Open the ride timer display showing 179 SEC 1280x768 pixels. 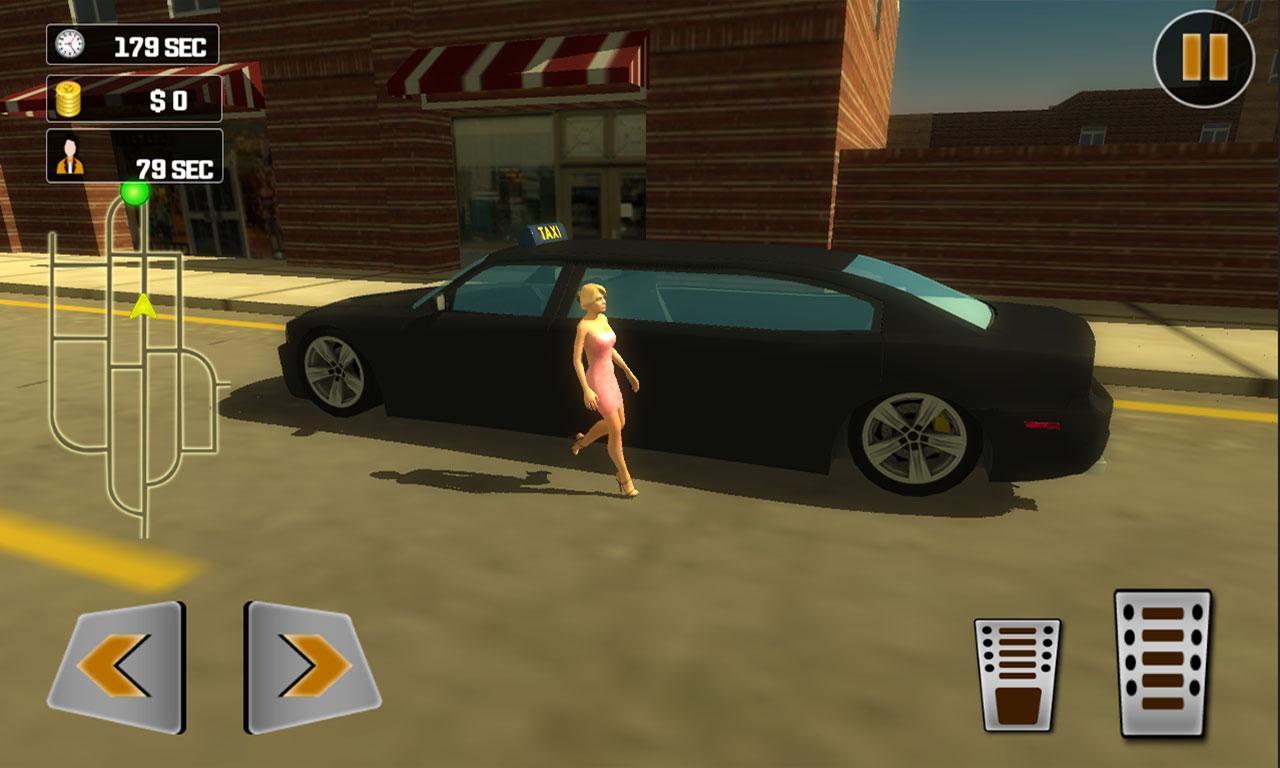(x=133, y=44)
